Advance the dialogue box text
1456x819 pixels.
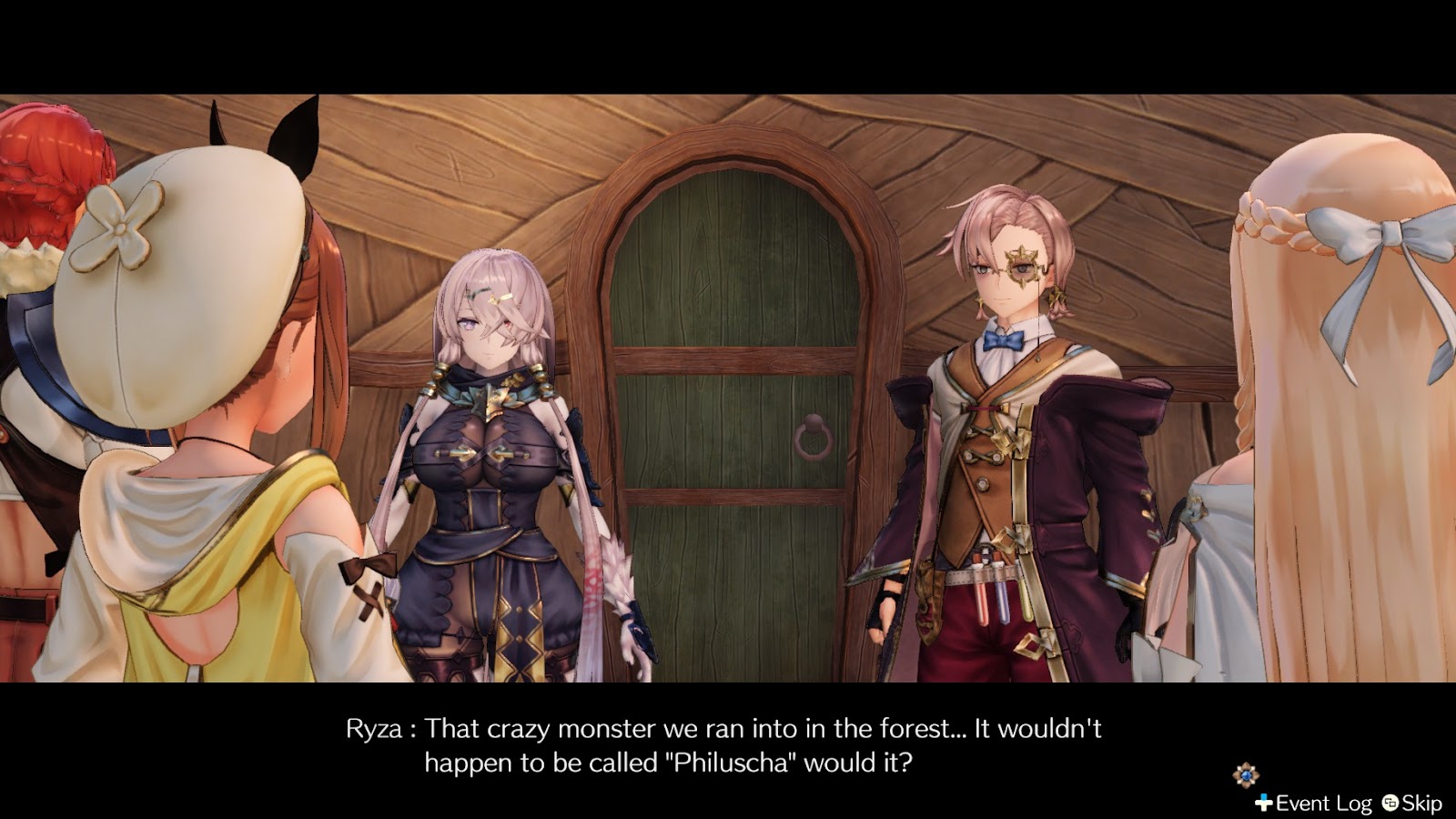tap(728, 742)
